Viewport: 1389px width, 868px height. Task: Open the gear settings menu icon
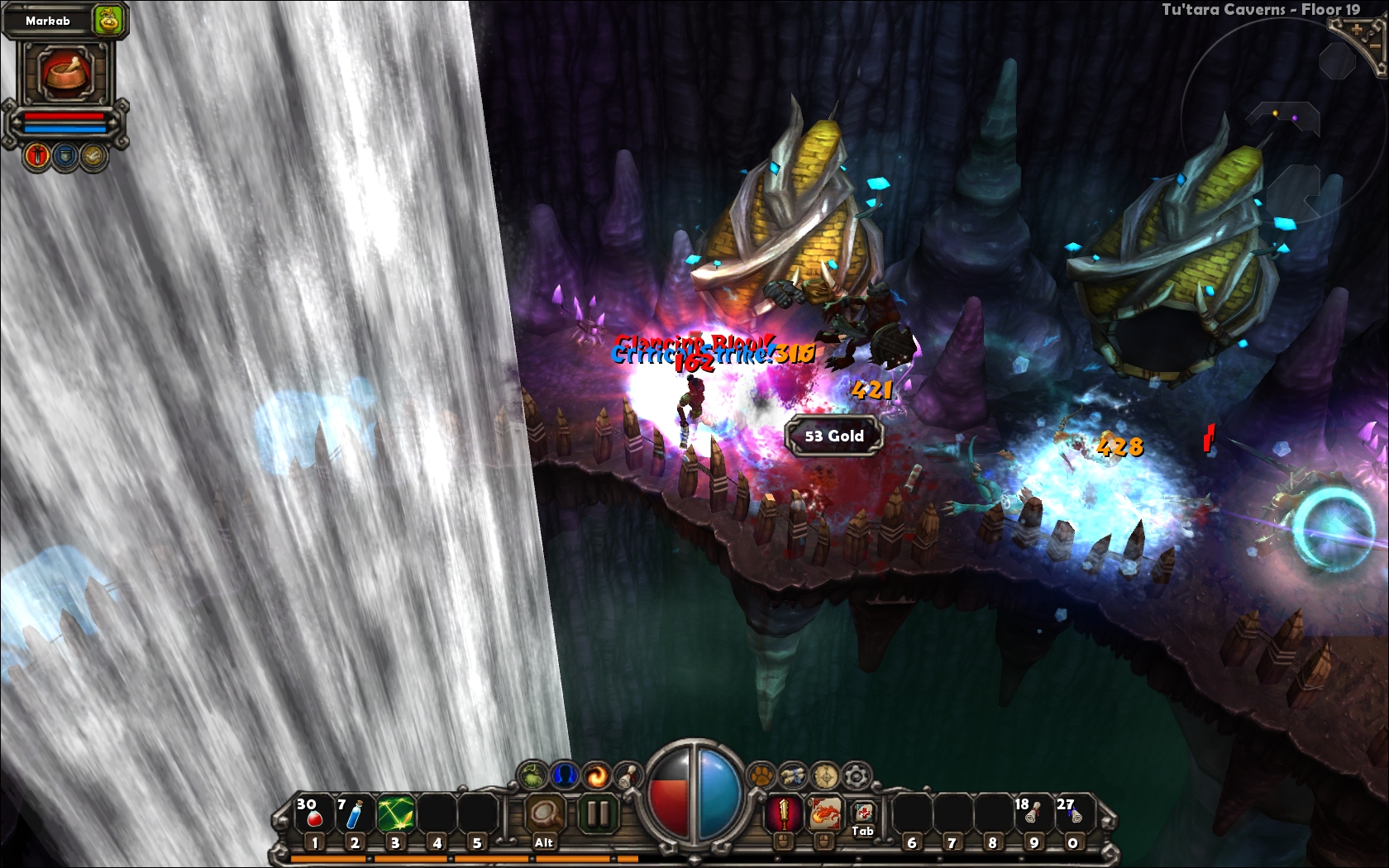tap(857, 775)
